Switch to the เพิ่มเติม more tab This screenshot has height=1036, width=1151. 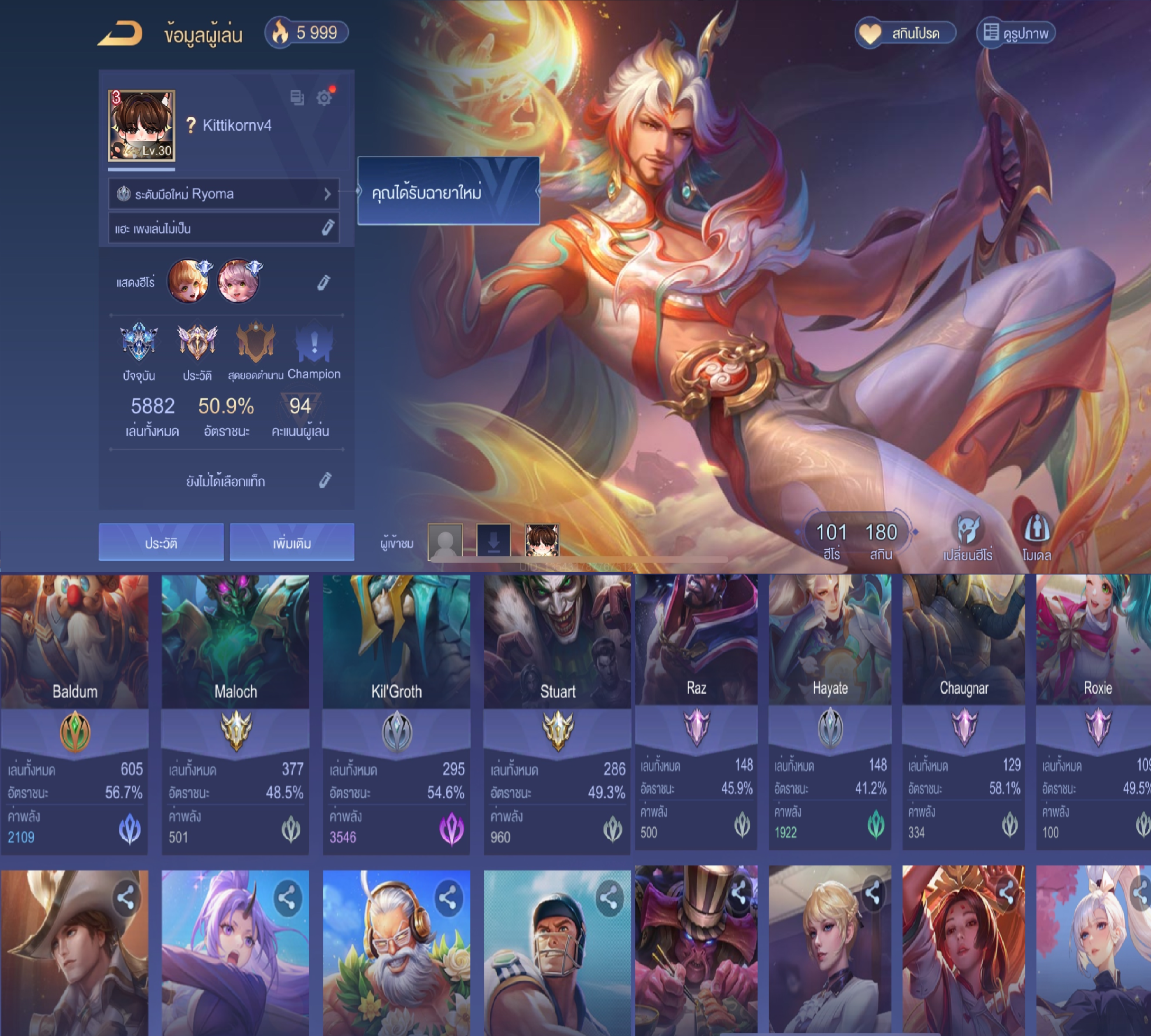point(292,542)
